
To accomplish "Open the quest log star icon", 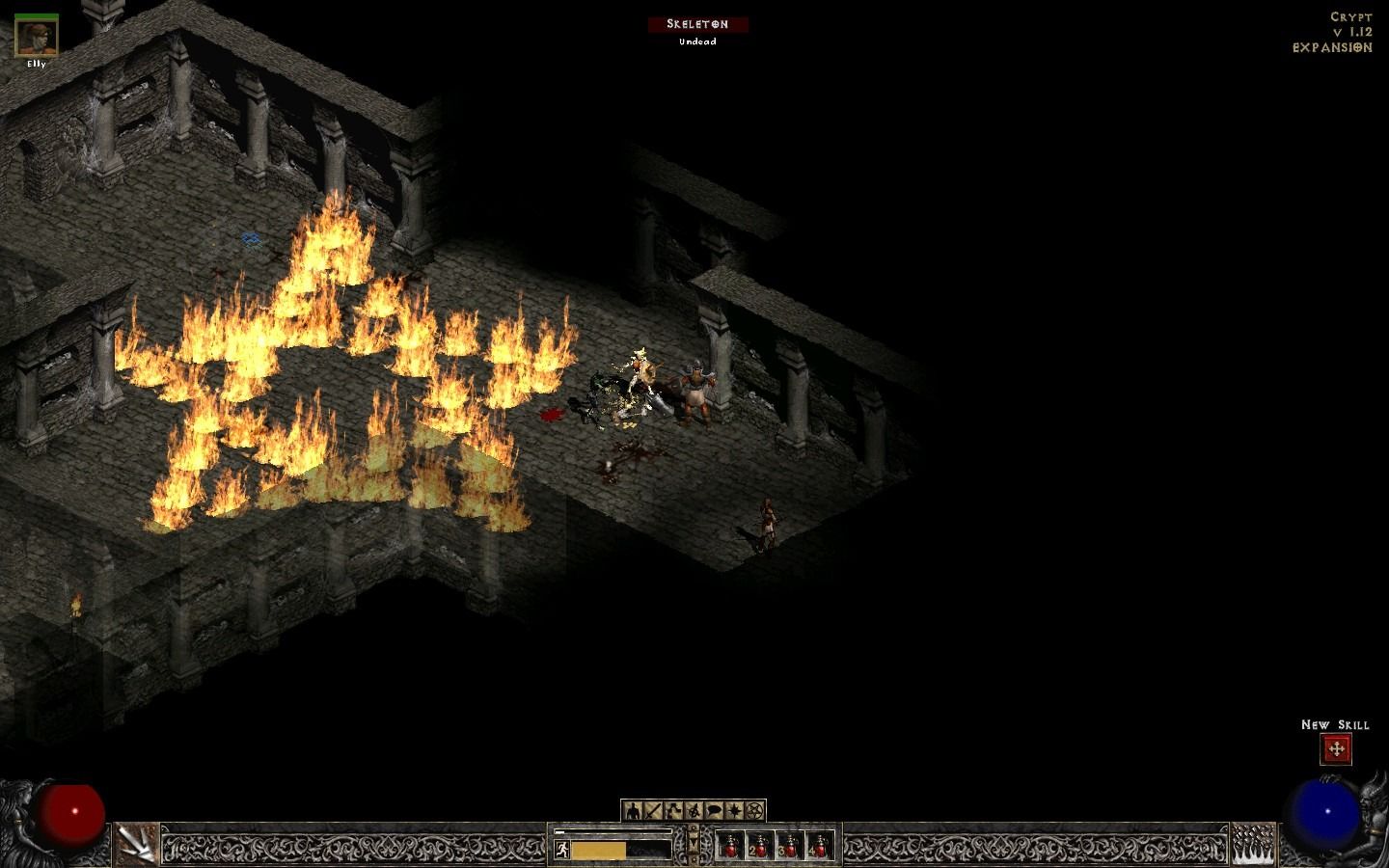I will click(x=735, y=810).
